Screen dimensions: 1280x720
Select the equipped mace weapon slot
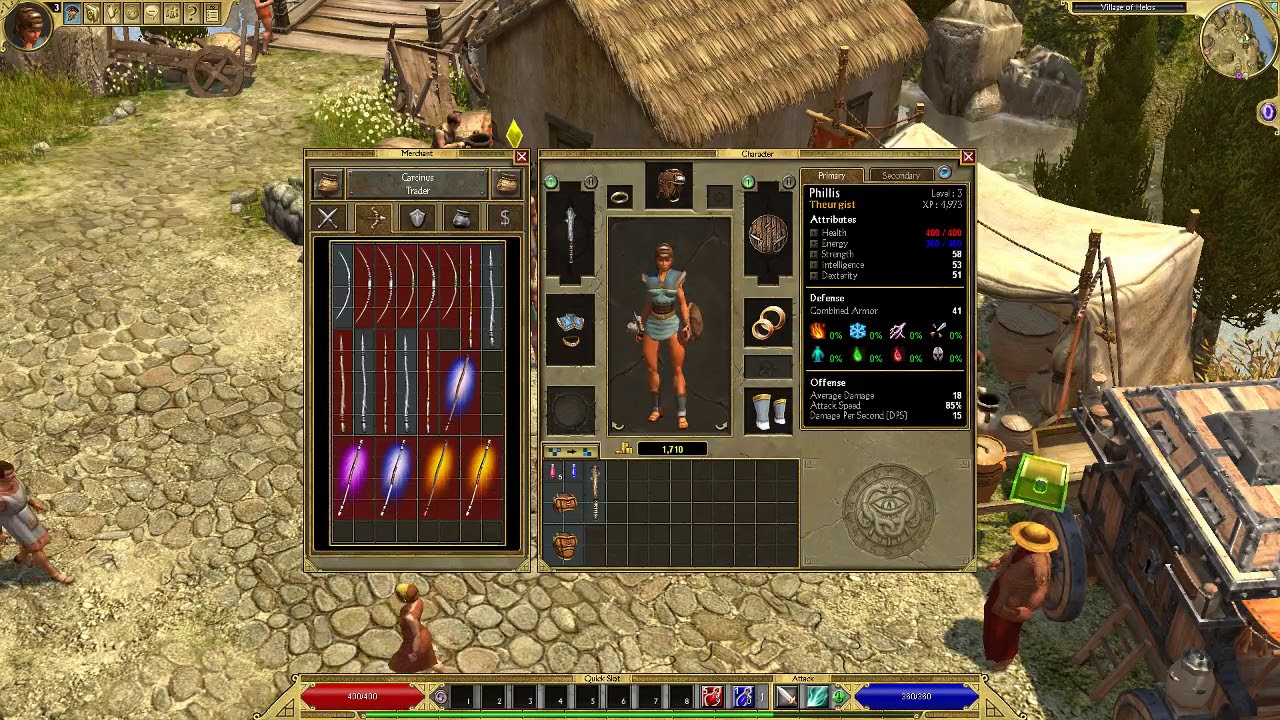(x=570, y=231)
